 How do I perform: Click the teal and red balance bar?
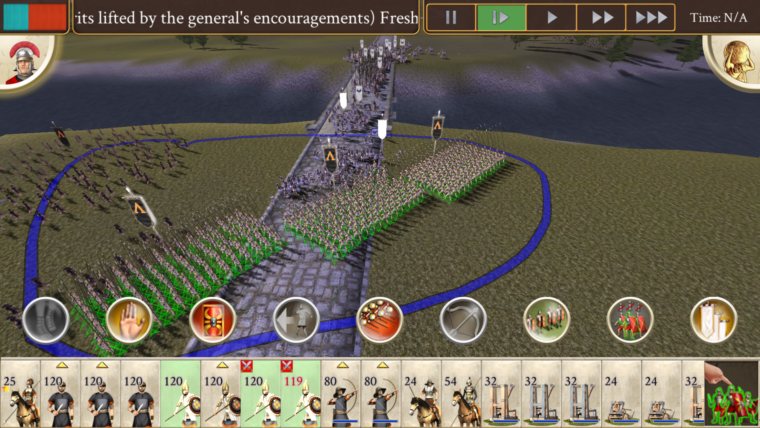pyautogui.click(x=33, y=17)
